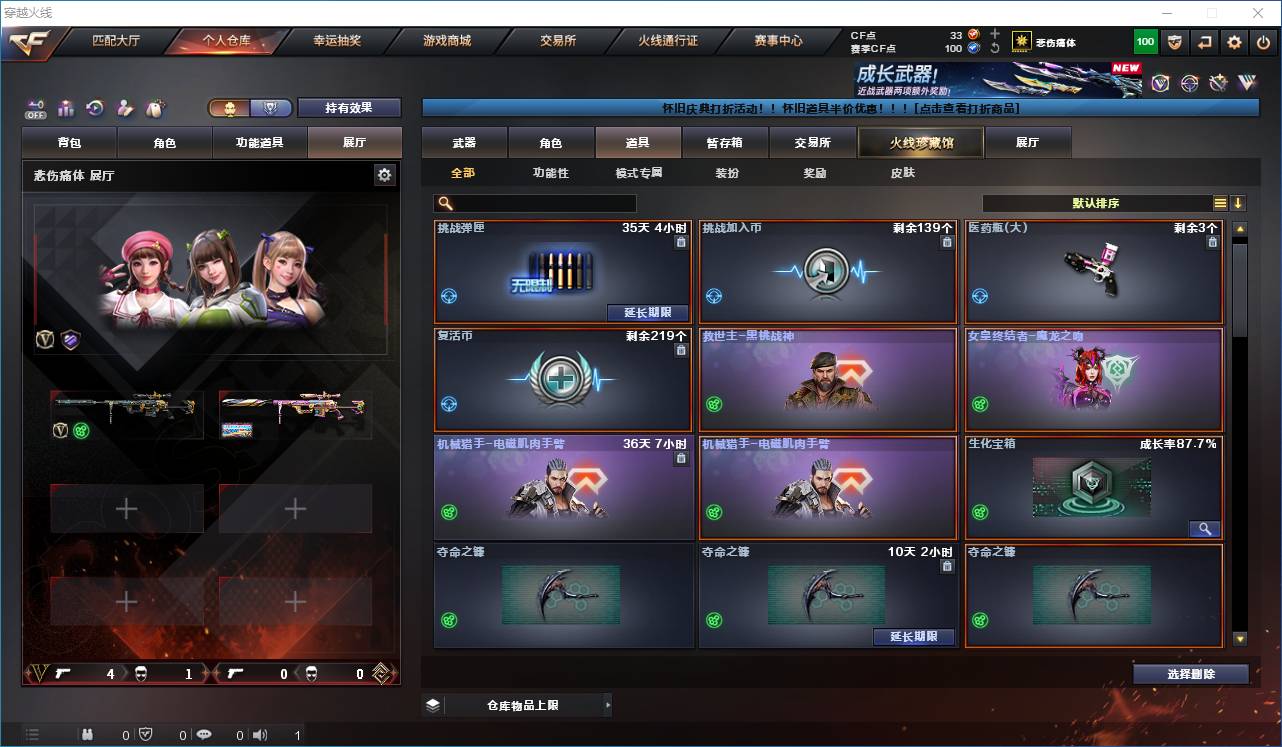The height and width of the screenshot is (747, 1282).
Task: Open settings with the gear icon
Action: [1233, 41]
